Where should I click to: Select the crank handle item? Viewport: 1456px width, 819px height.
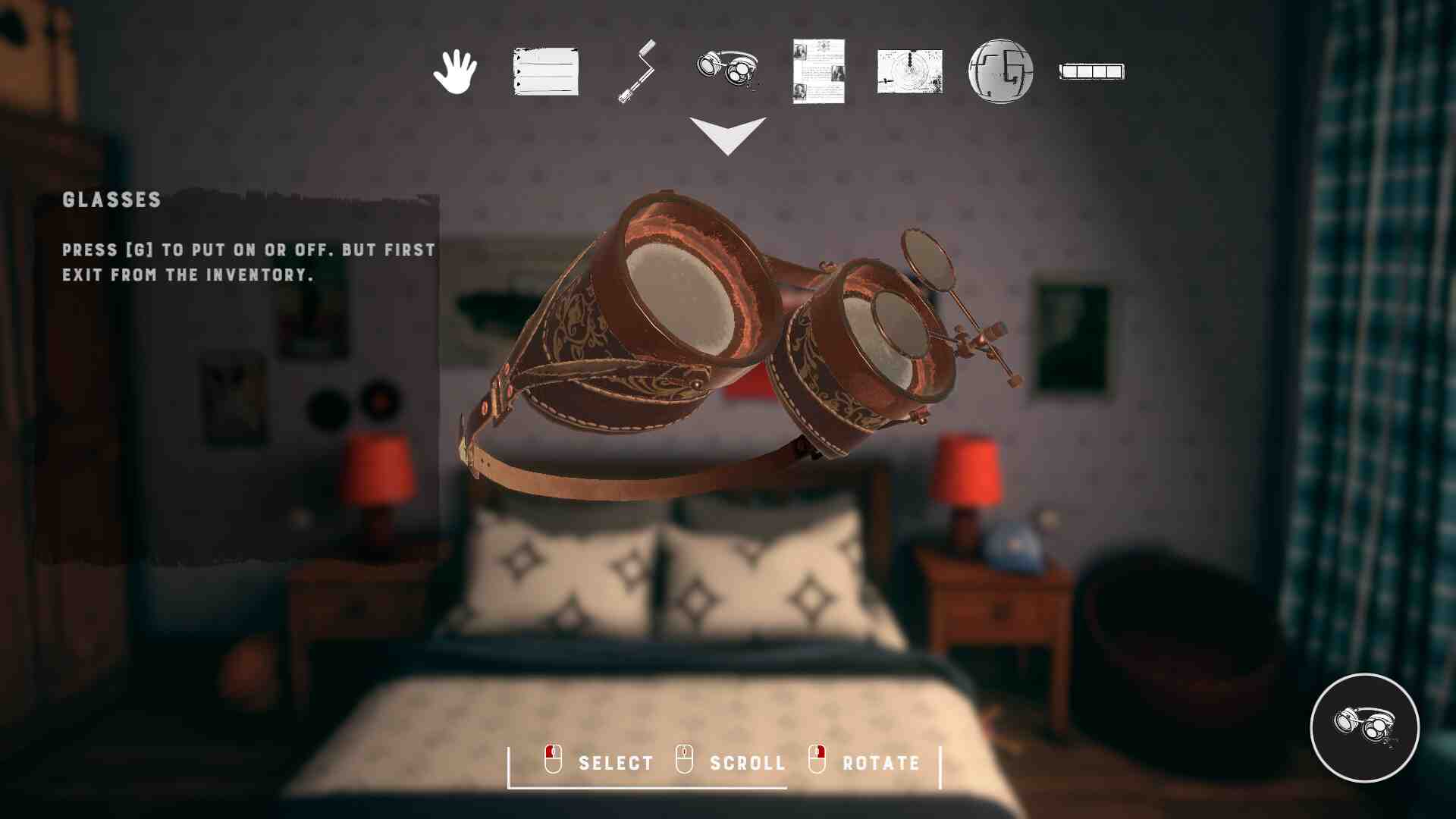pyautogui.click(x=637, y=71)
